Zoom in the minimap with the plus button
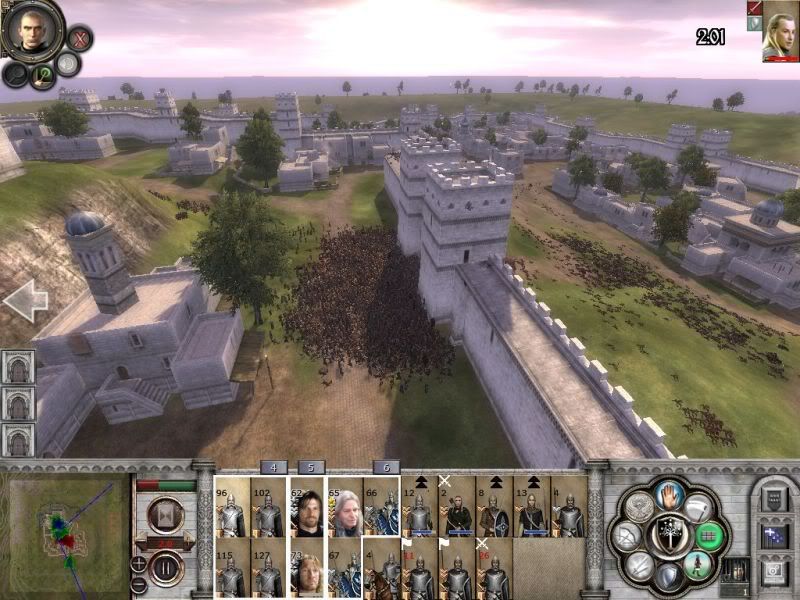This screenshot has height=600, width=800. coord(139,564)
